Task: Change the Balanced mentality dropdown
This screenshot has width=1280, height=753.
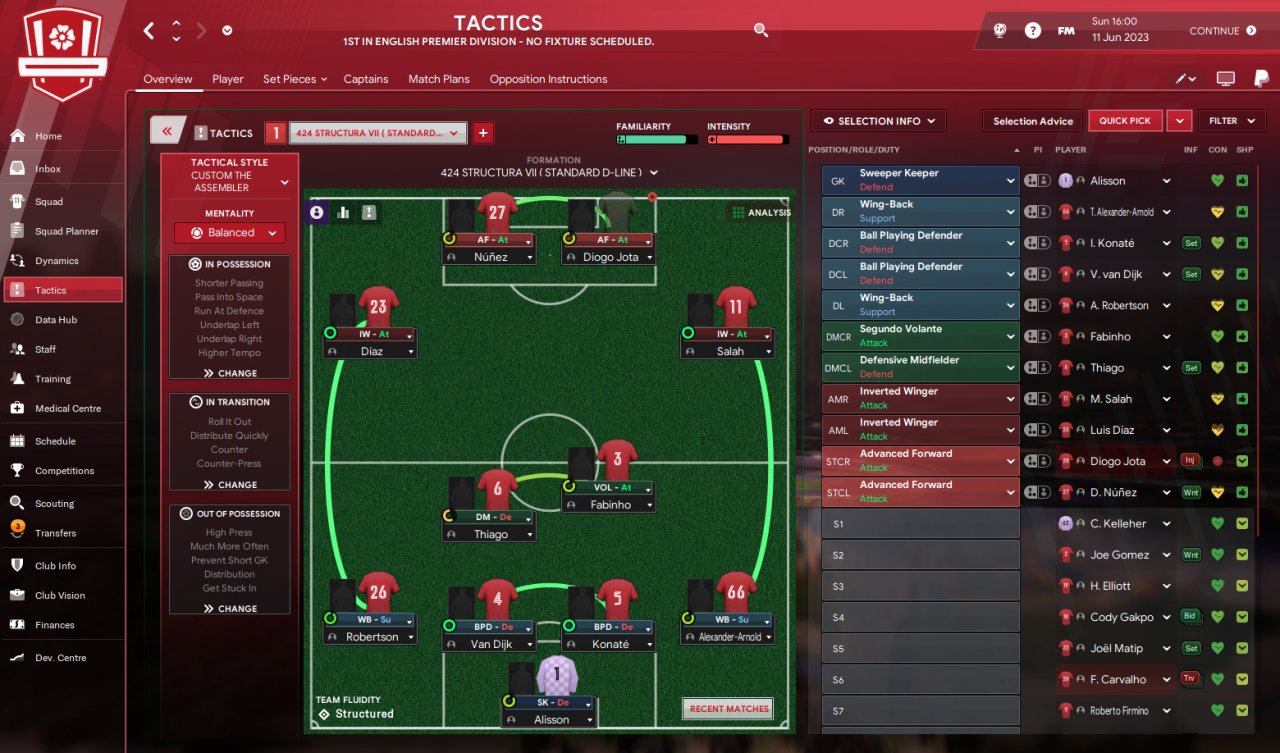Action: coord(230,233)
